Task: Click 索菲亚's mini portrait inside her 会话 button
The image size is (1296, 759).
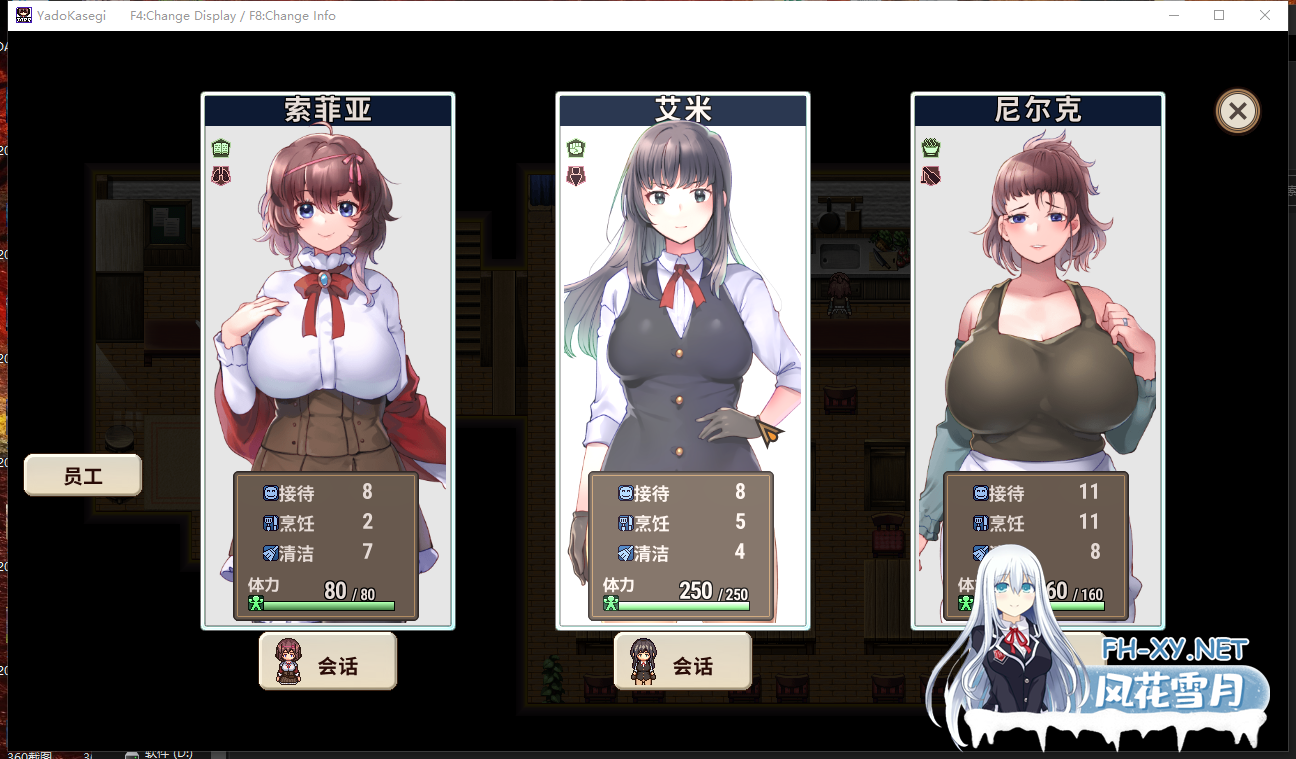Action: (x=287, y=660)
